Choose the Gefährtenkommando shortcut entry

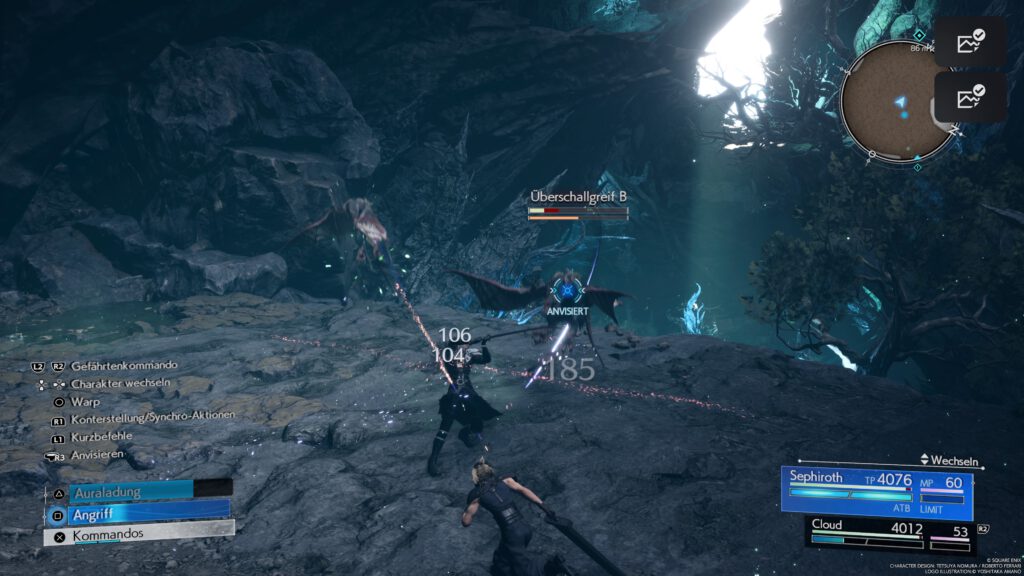click(x=124, y=366)
